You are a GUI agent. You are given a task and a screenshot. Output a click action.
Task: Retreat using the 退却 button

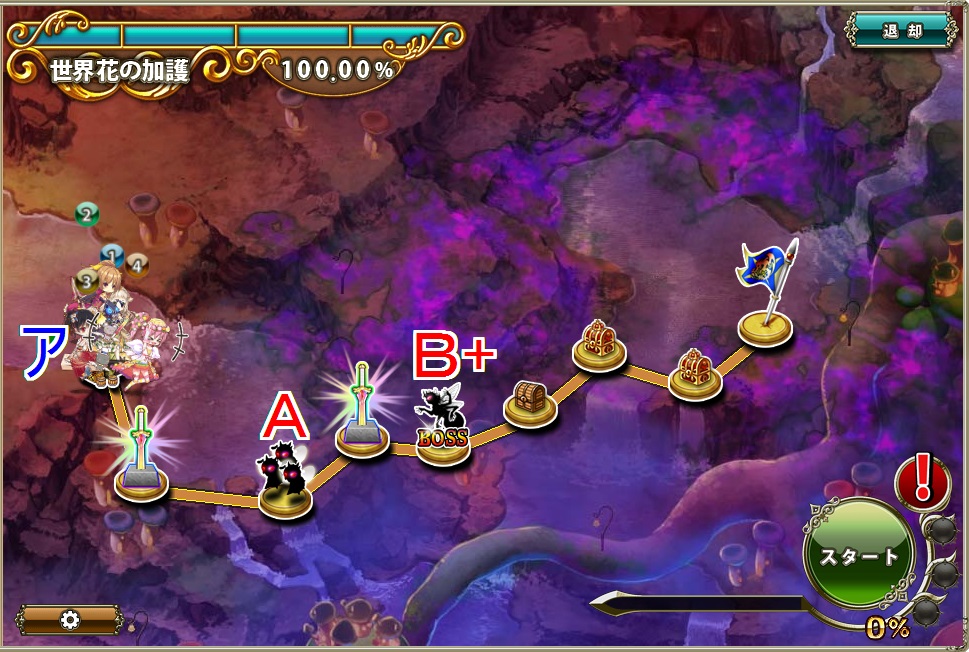tap(901, 30)
